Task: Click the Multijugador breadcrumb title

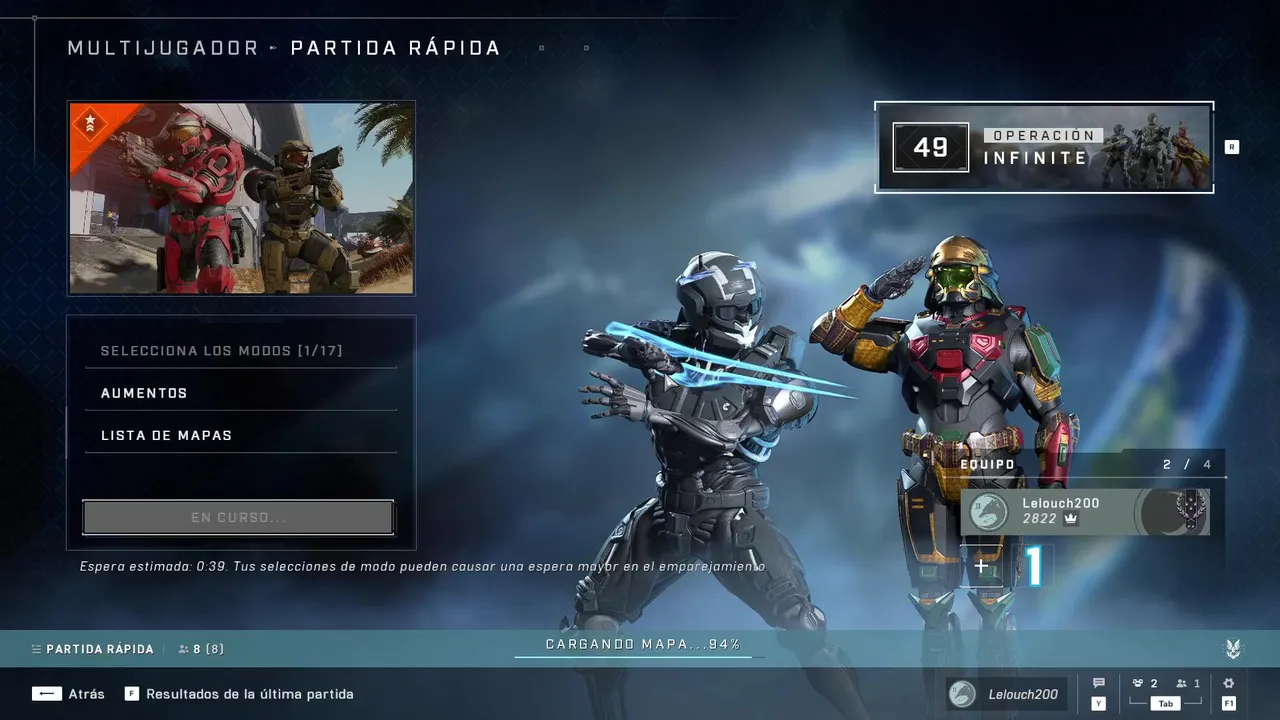Action: point(163,48)
